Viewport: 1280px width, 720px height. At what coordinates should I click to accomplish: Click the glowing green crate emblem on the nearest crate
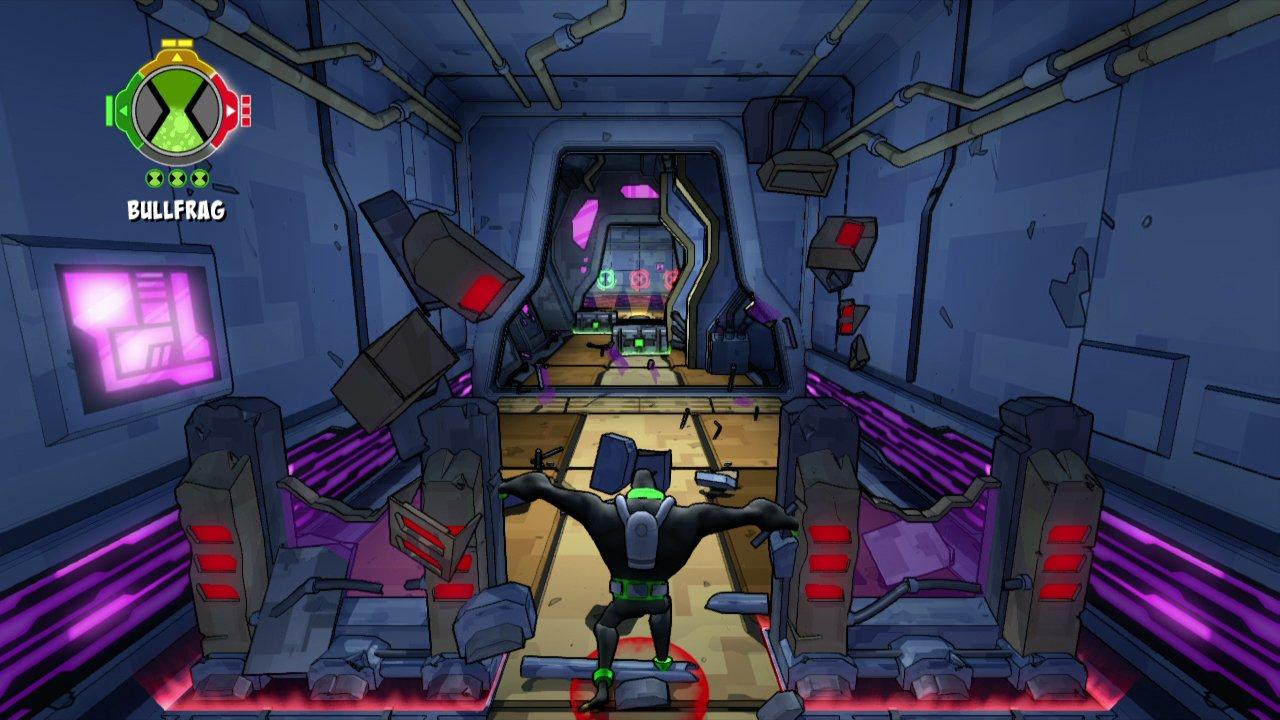[x=638, y=343]
